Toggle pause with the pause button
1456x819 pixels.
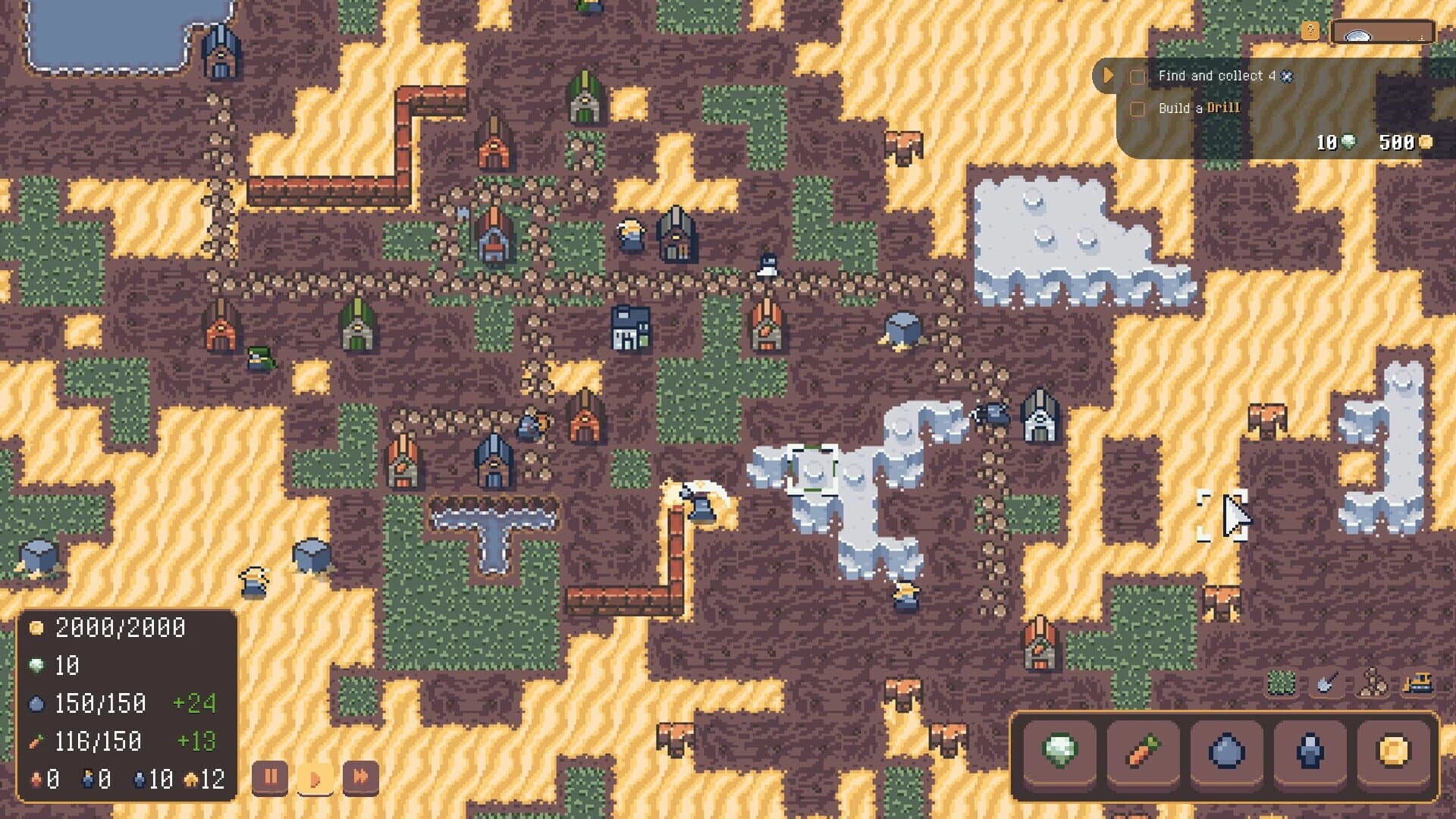point(271,777)
